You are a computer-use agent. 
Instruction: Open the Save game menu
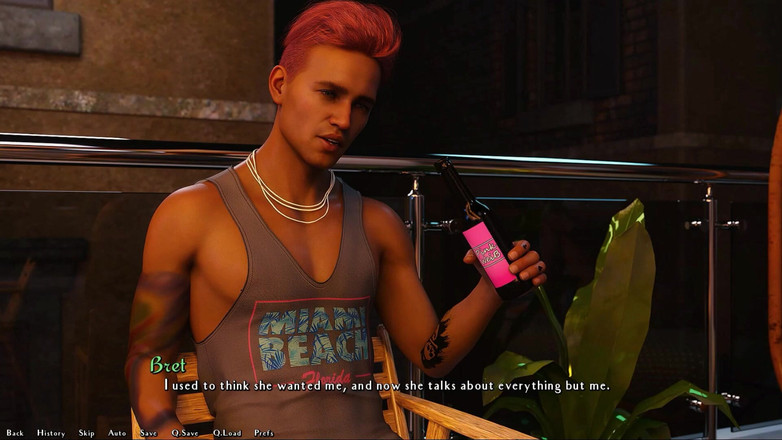click(x=149, y=433)
